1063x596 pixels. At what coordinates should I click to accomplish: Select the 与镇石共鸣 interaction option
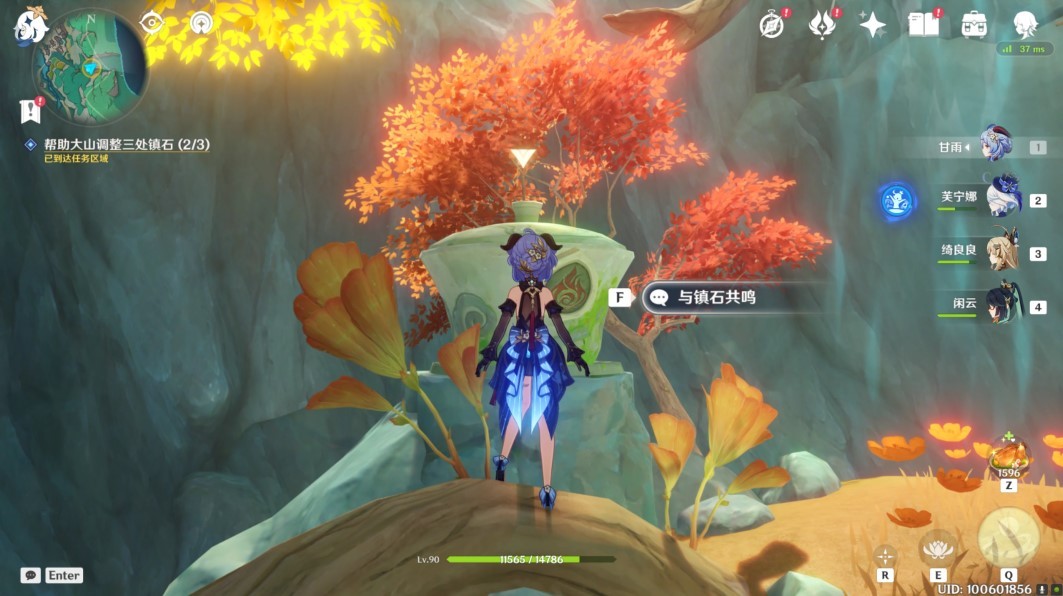point(710,297)
